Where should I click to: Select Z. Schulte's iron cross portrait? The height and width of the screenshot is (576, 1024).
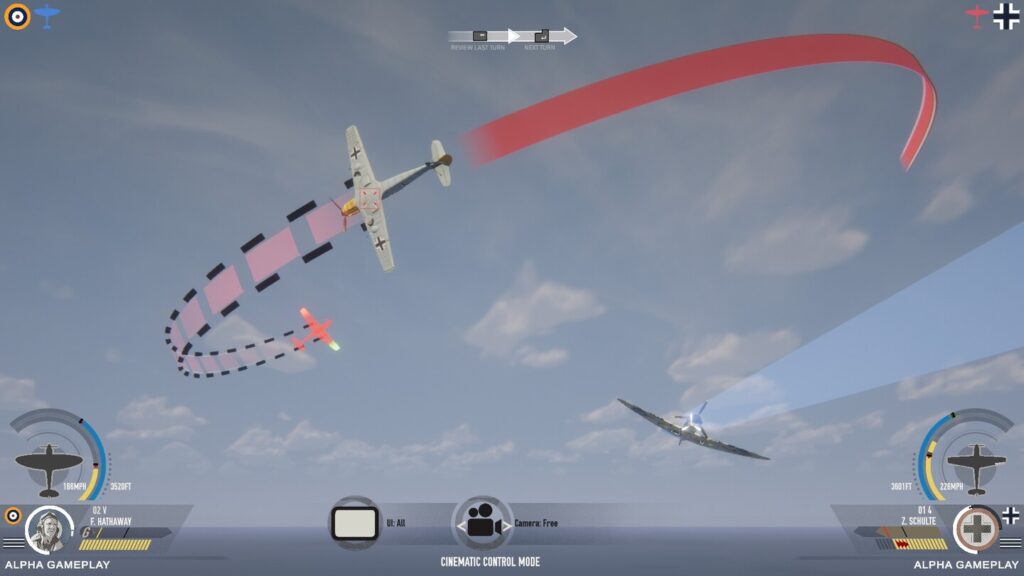tap(976, 530)
